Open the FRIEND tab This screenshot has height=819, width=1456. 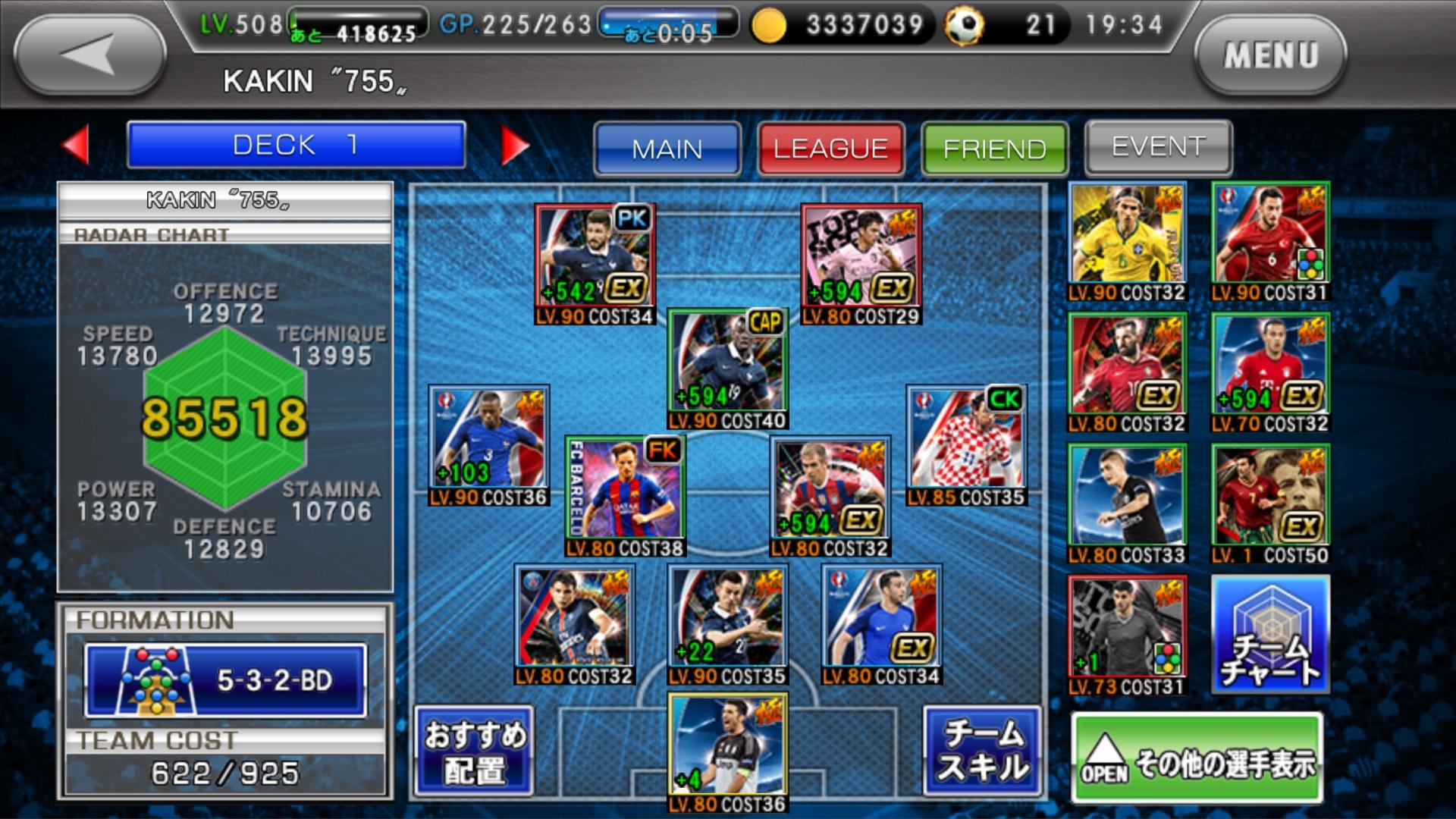tap(994, 148)
